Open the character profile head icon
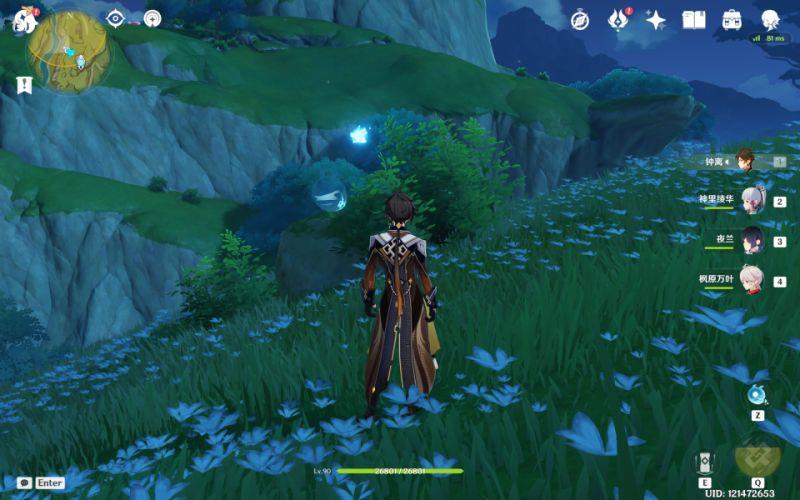This screenshot has width=800, height=500. click(770, 20)
